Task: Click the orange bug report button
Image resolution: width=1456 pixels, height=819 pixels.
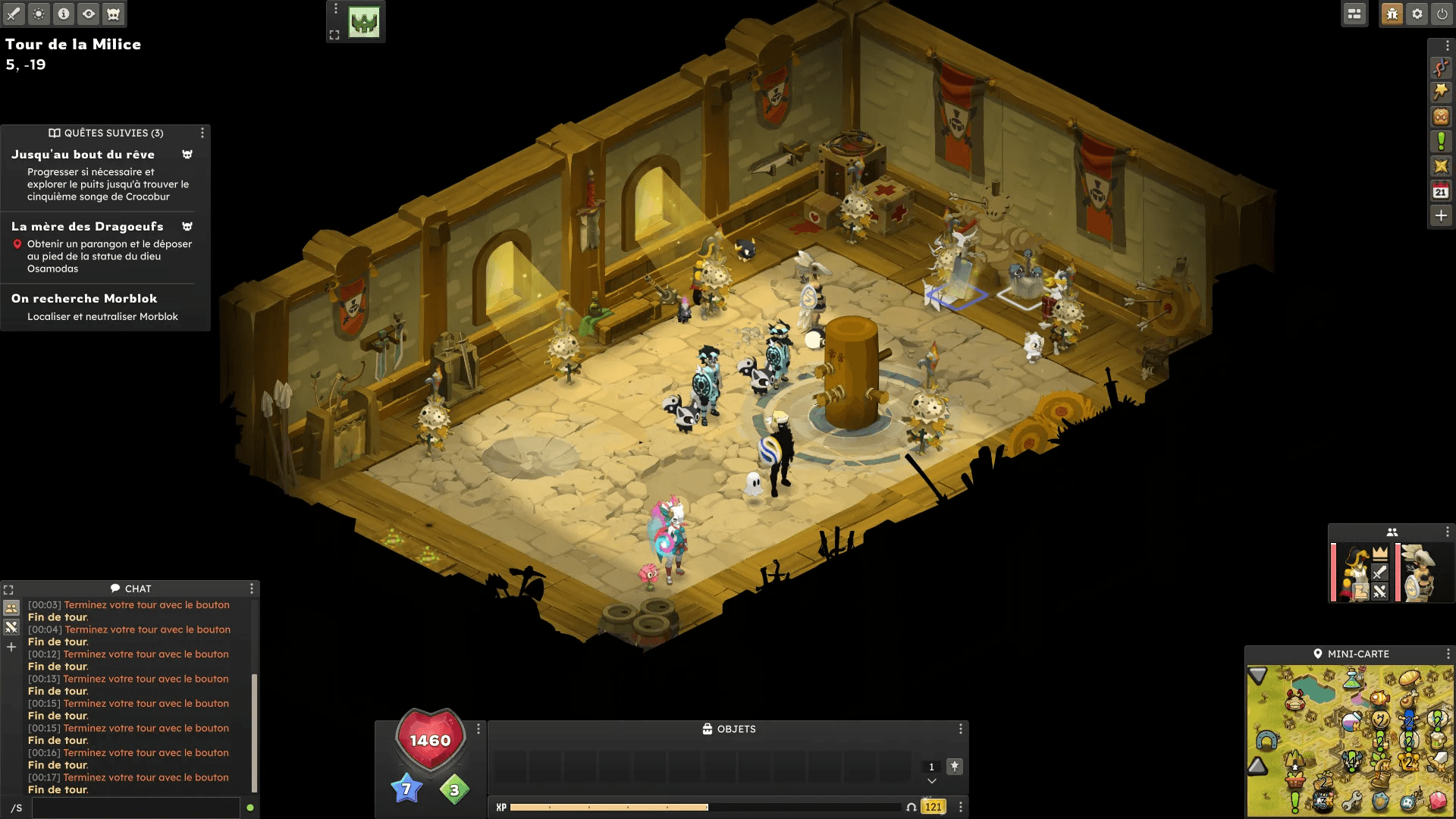Action: click(1392, 14)
